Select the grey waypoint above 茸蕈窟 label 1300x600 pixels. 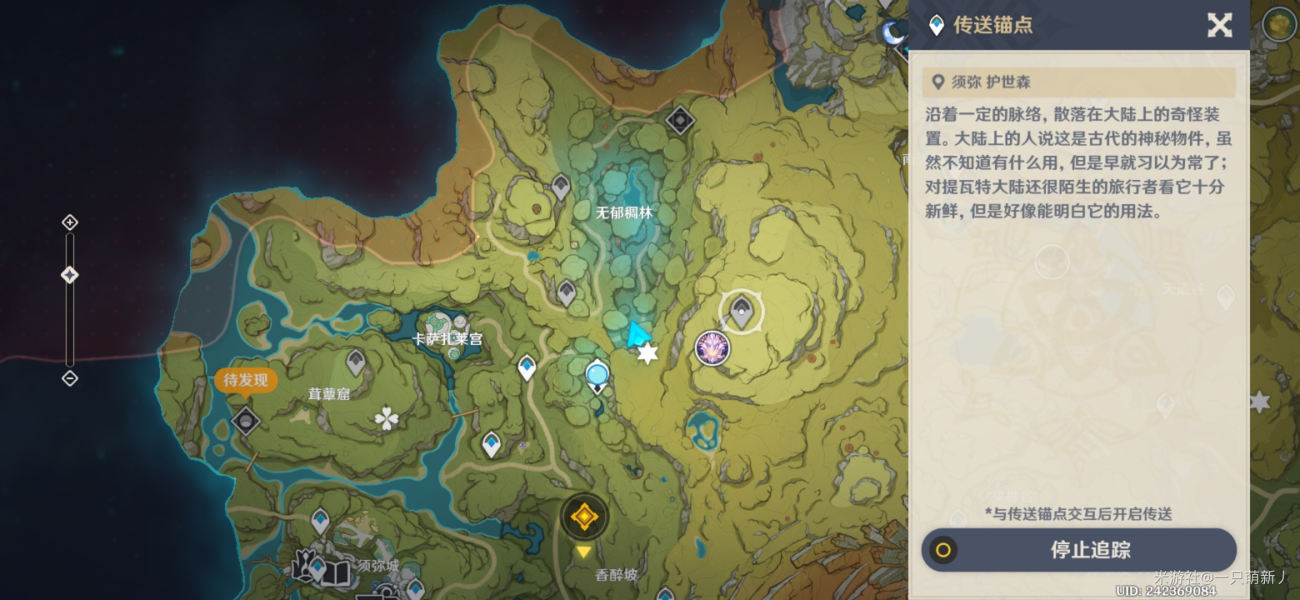click(x=355, y=362)
